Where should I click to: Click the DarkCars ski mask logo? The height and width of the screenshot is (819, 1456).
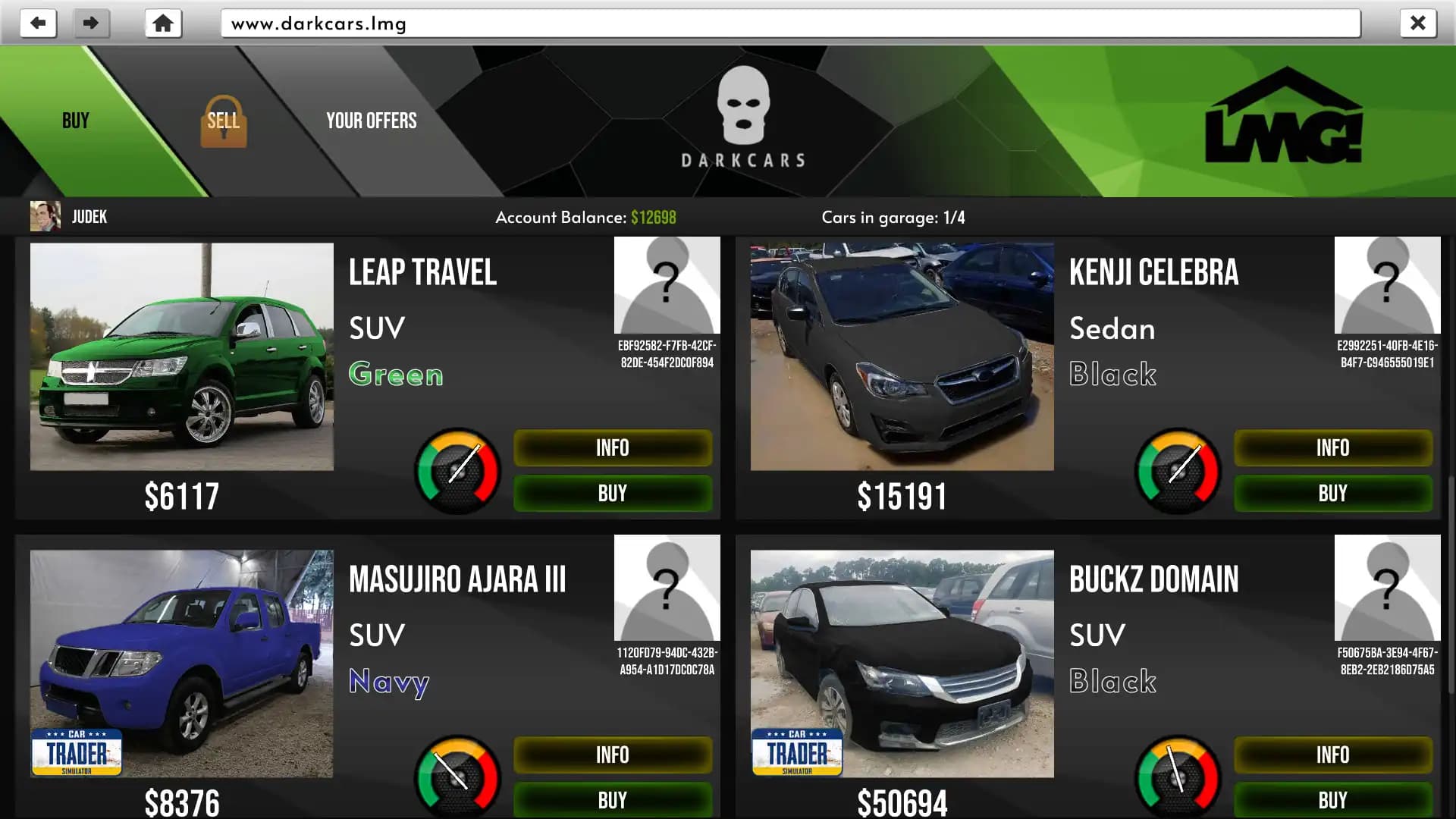(x=742, y=106)
